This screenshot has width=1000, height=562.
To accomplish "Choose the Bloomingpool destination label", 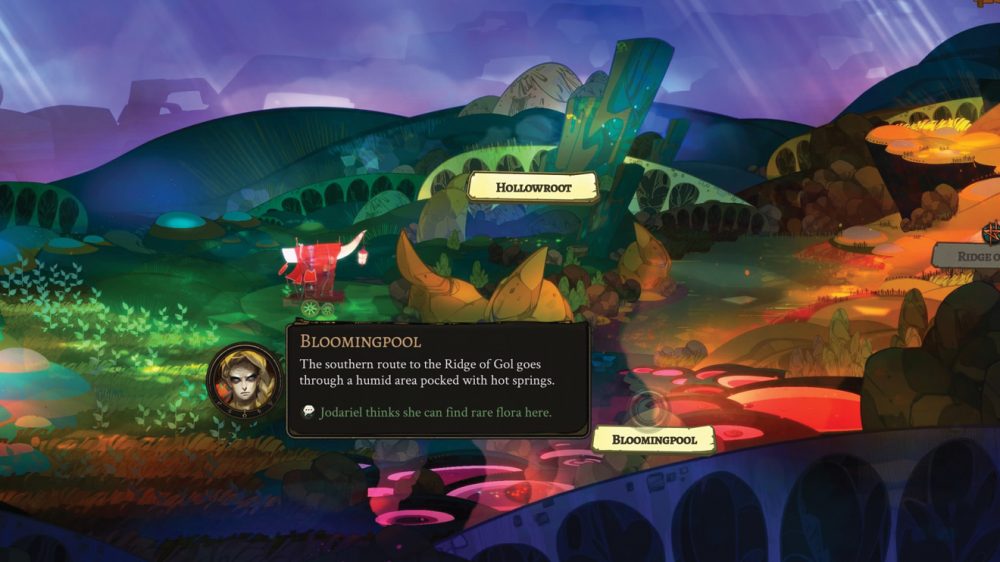I will tap(653, 439).
